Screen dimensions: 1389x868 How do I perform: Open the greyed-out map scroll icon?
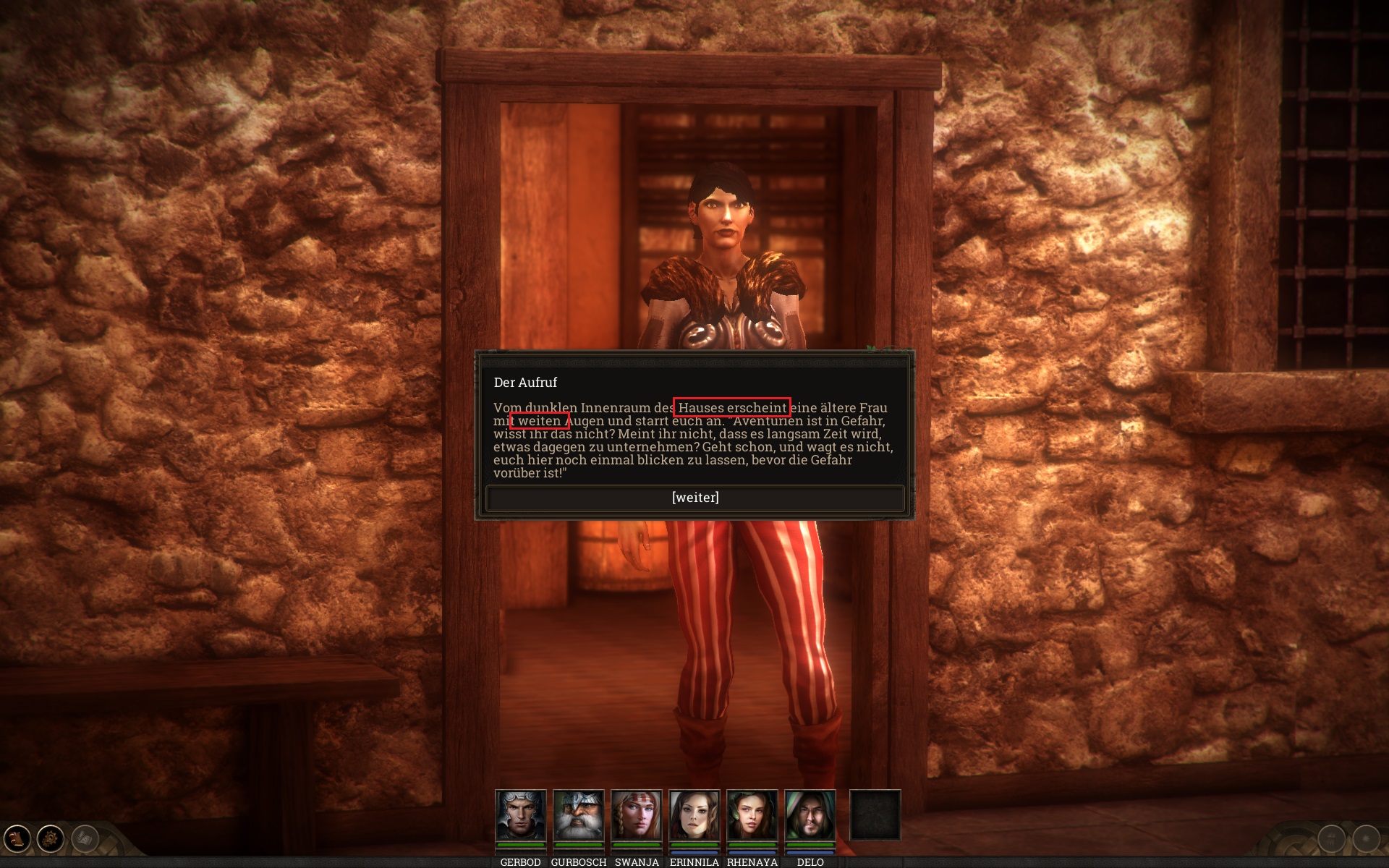tap(85, 839)
